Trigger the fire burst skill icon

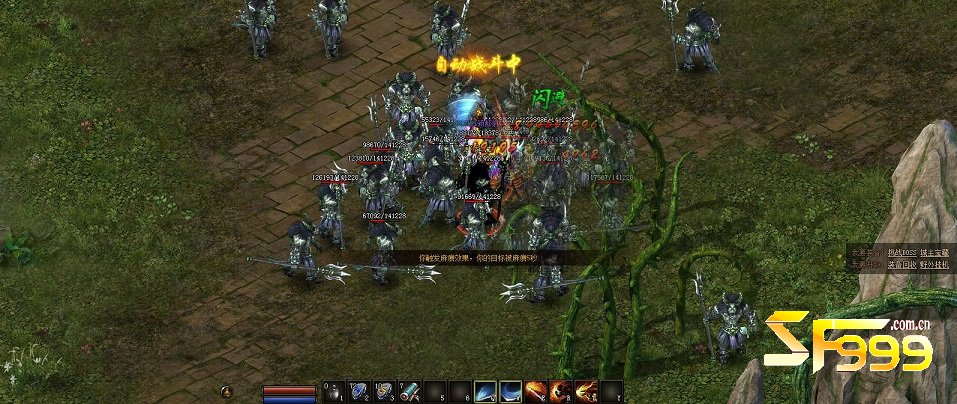click(586, 391)
